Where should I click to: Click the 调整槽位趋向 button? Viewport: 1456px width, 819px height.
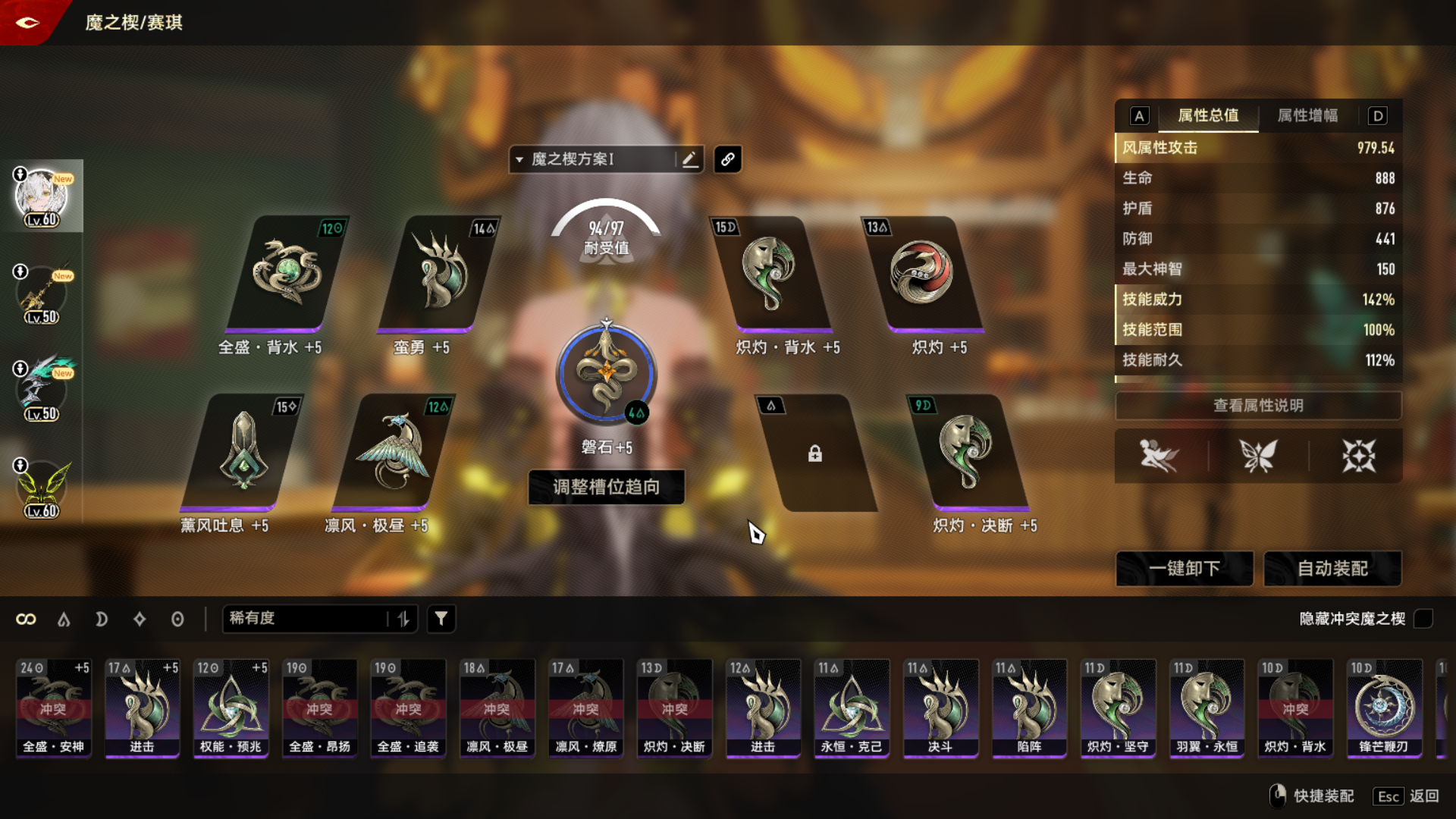tap(606, 487)
